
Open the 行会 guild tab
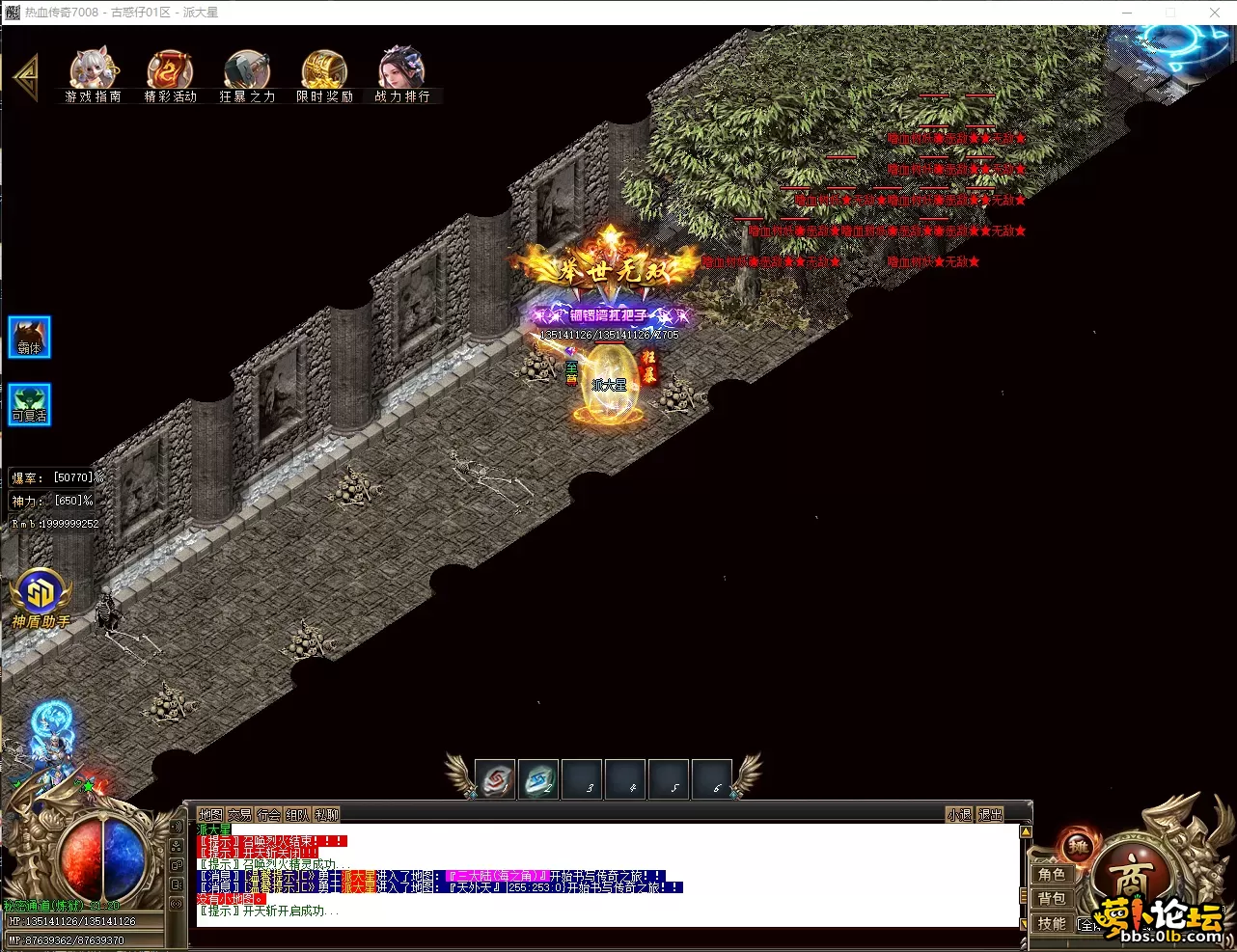pos(268,815)
